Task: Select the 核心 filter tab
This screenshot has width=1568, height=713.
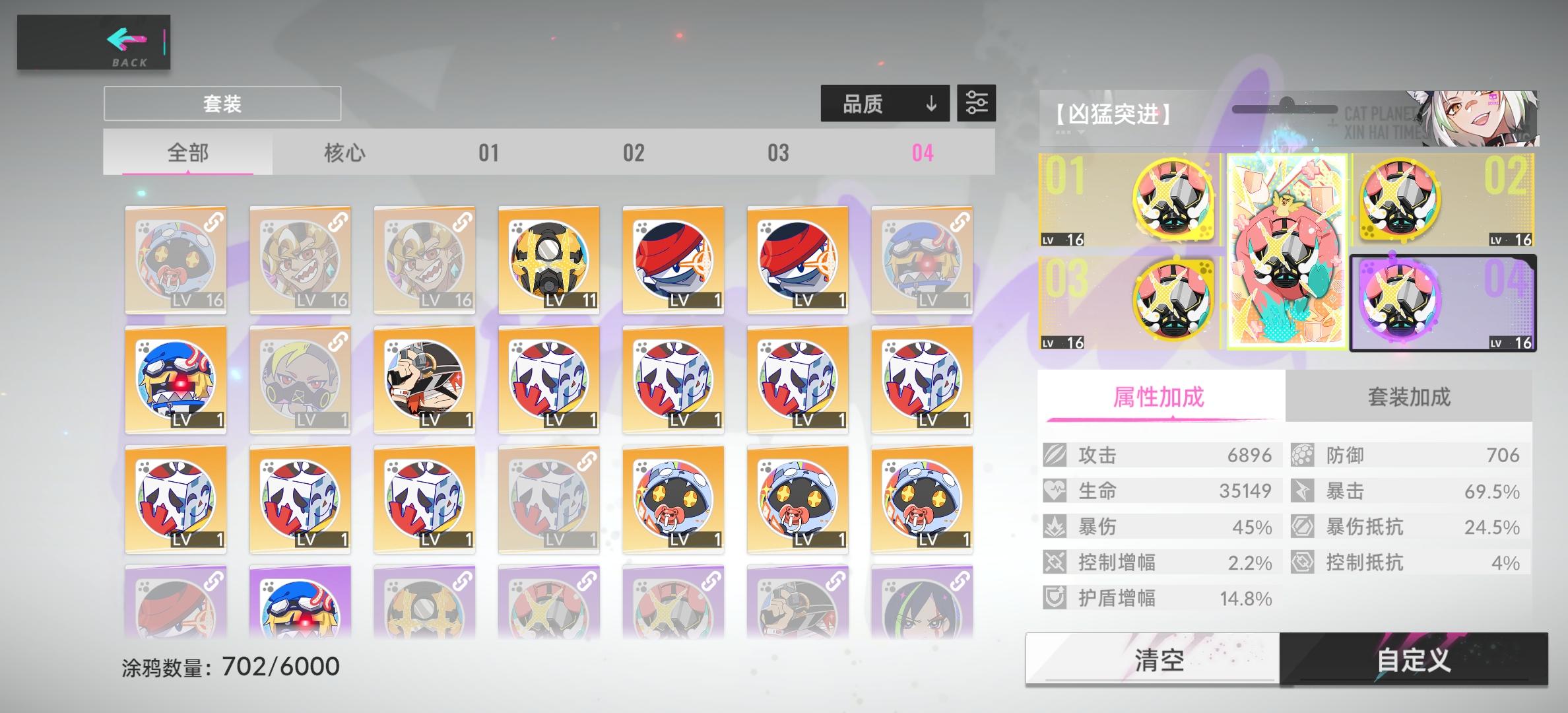Action: click(x=344, y=153)
